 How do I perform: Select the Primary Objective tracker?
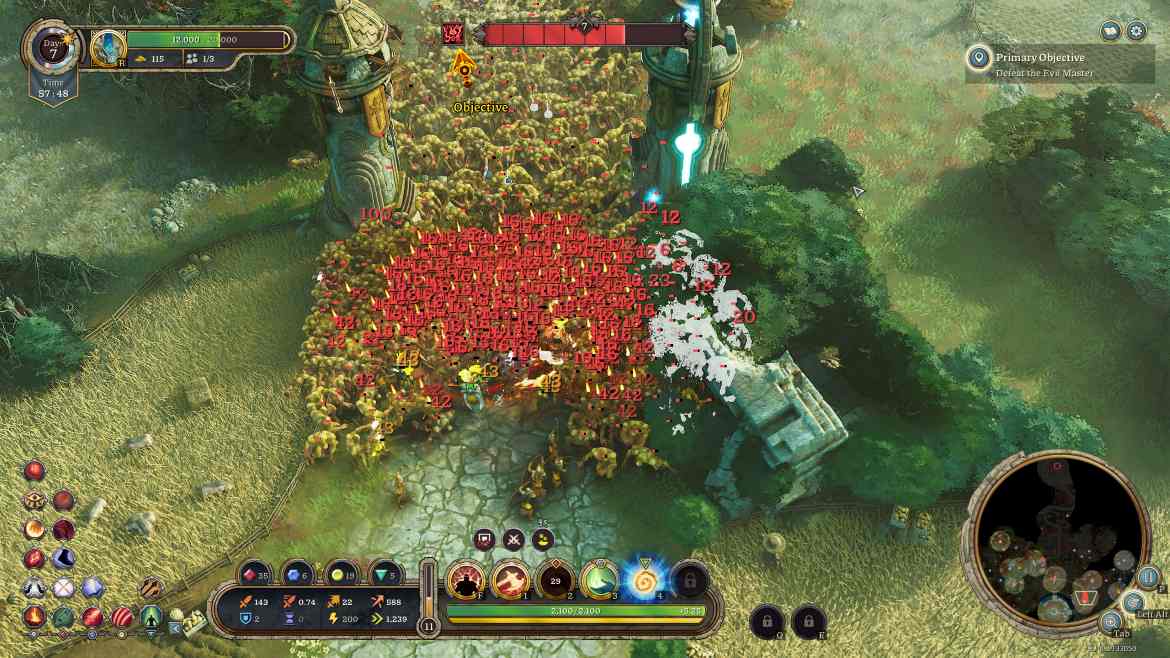pos(1061,64)
